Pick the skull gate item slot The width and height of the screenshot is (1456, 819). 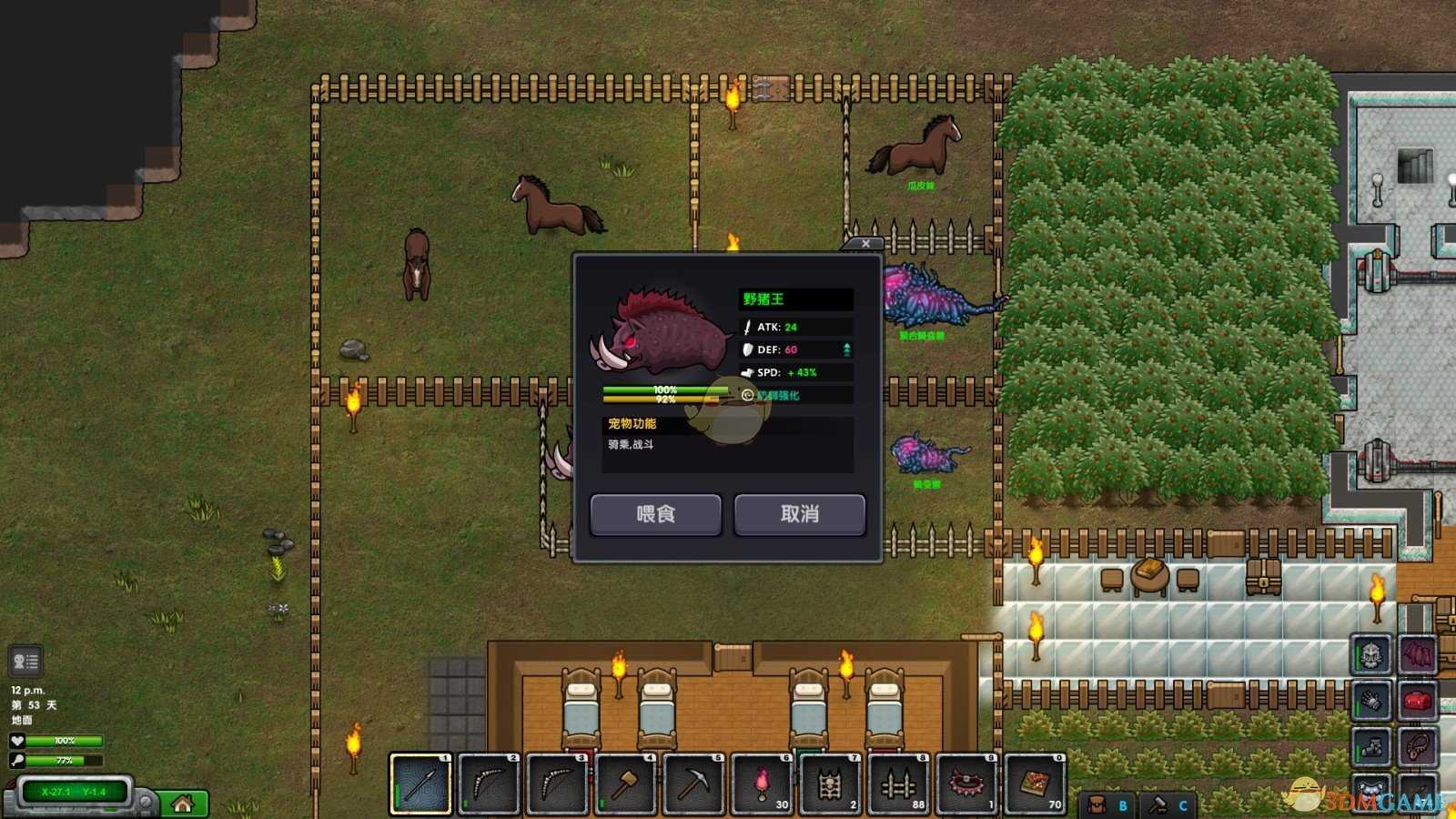coord(830,784)
